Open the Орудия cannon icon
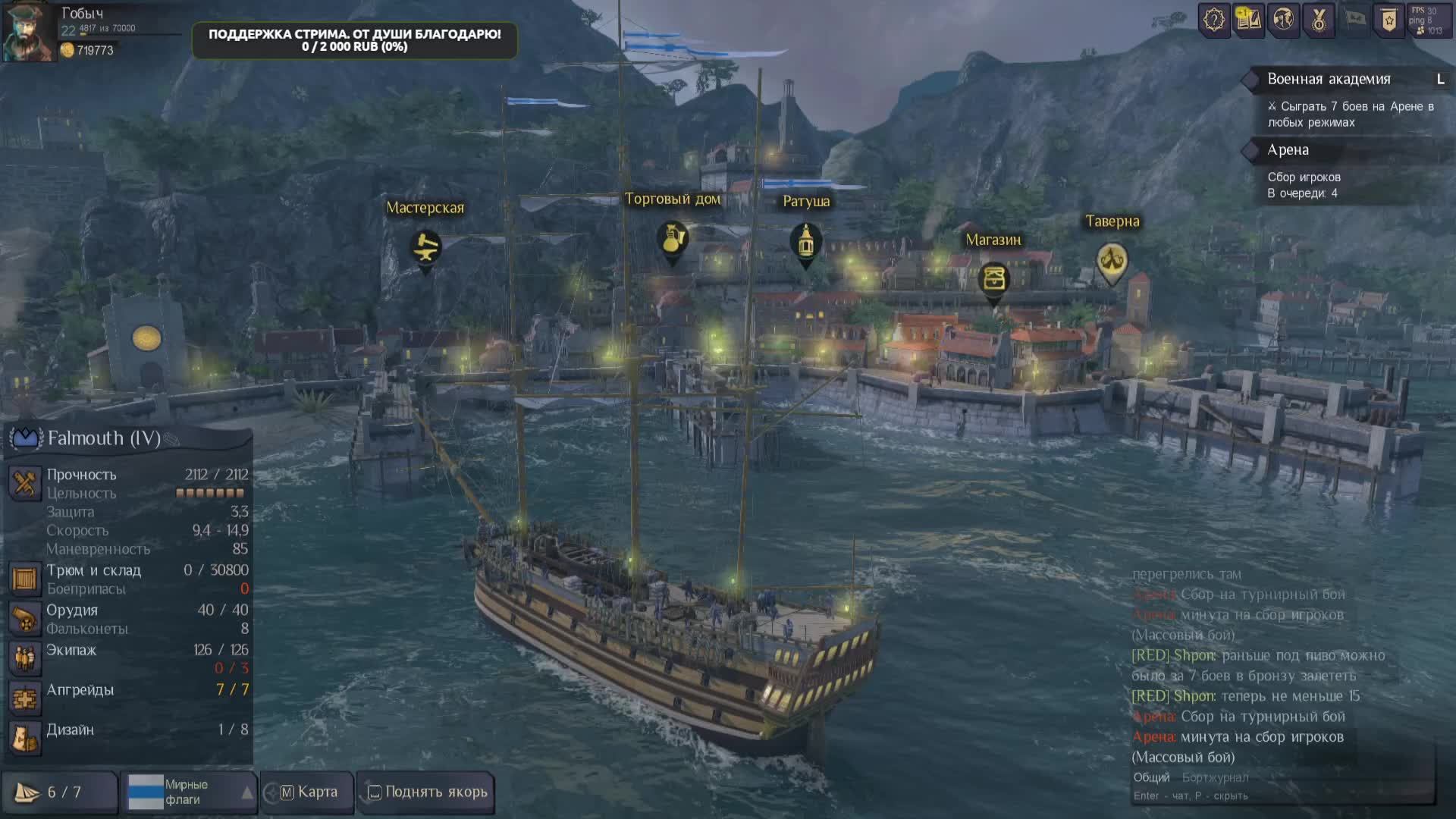1456x819 pixels. [x=24, y=619]
